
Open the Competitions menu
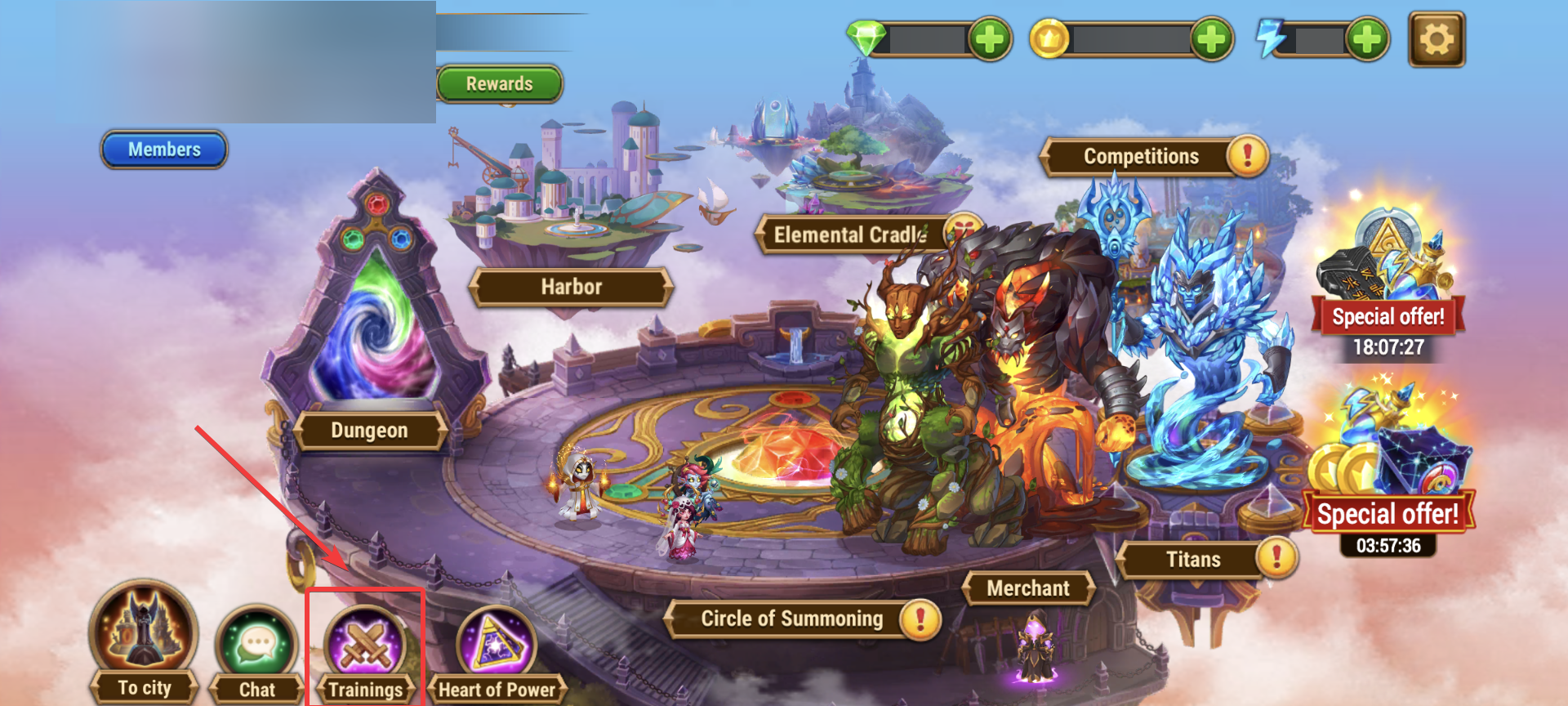click(1141, 156)
